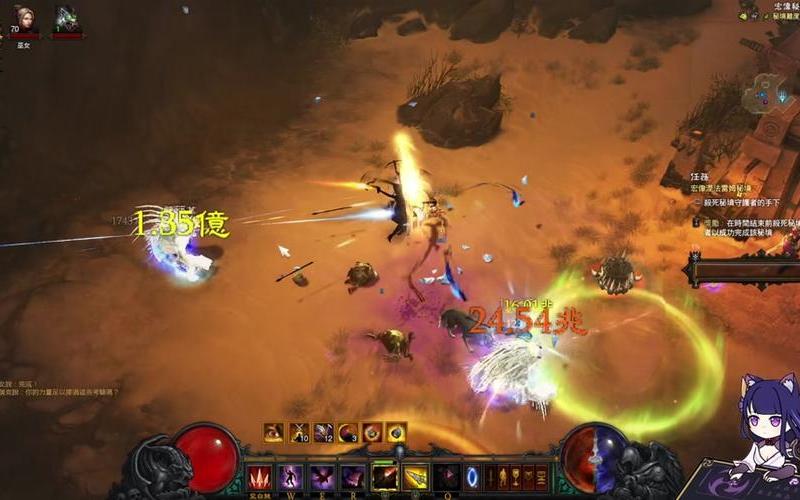Select the pet companion portrait

coord(67,20)
